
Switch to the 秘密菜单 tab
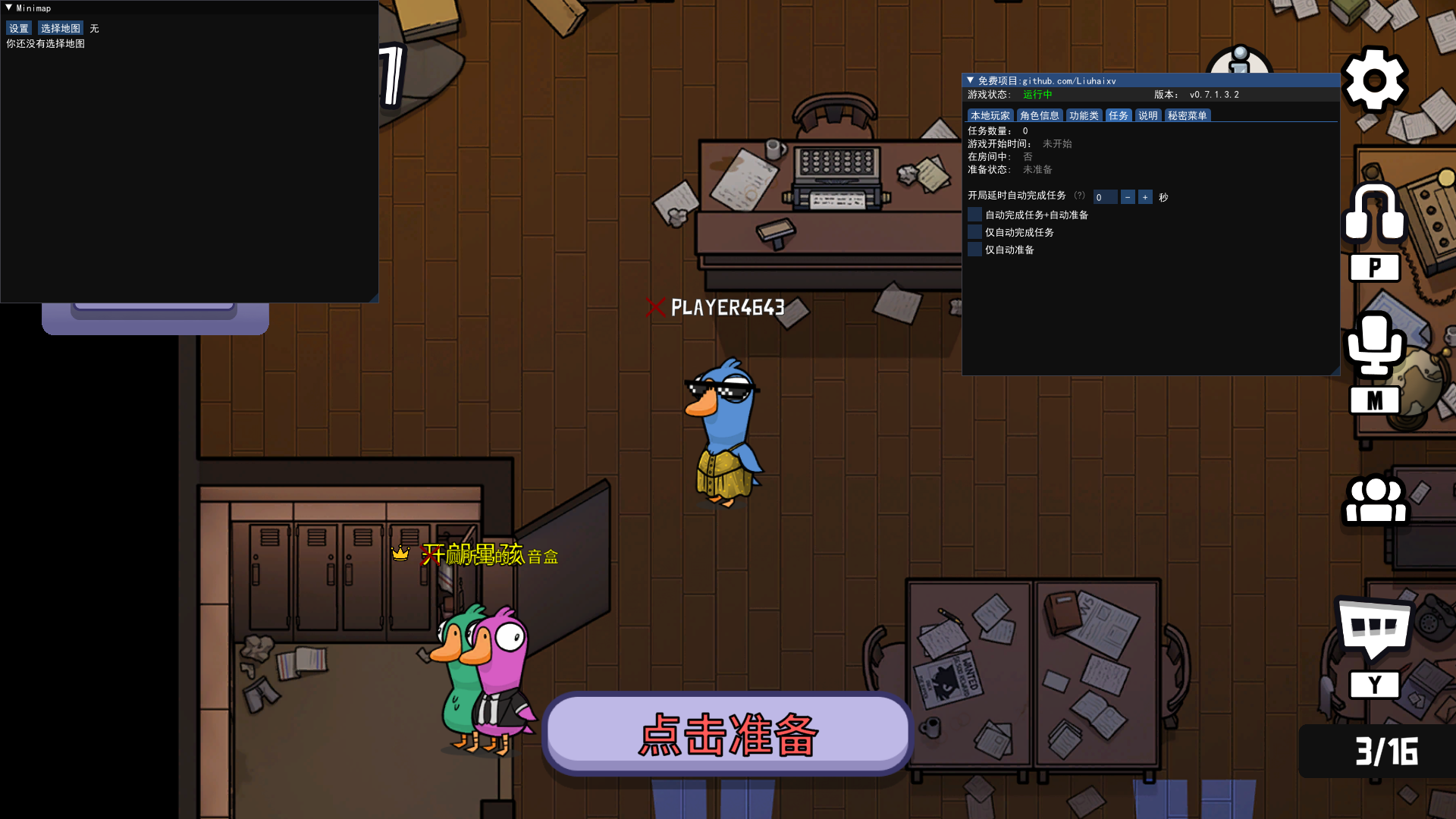pyautogui.click(x=1188, y=115)
